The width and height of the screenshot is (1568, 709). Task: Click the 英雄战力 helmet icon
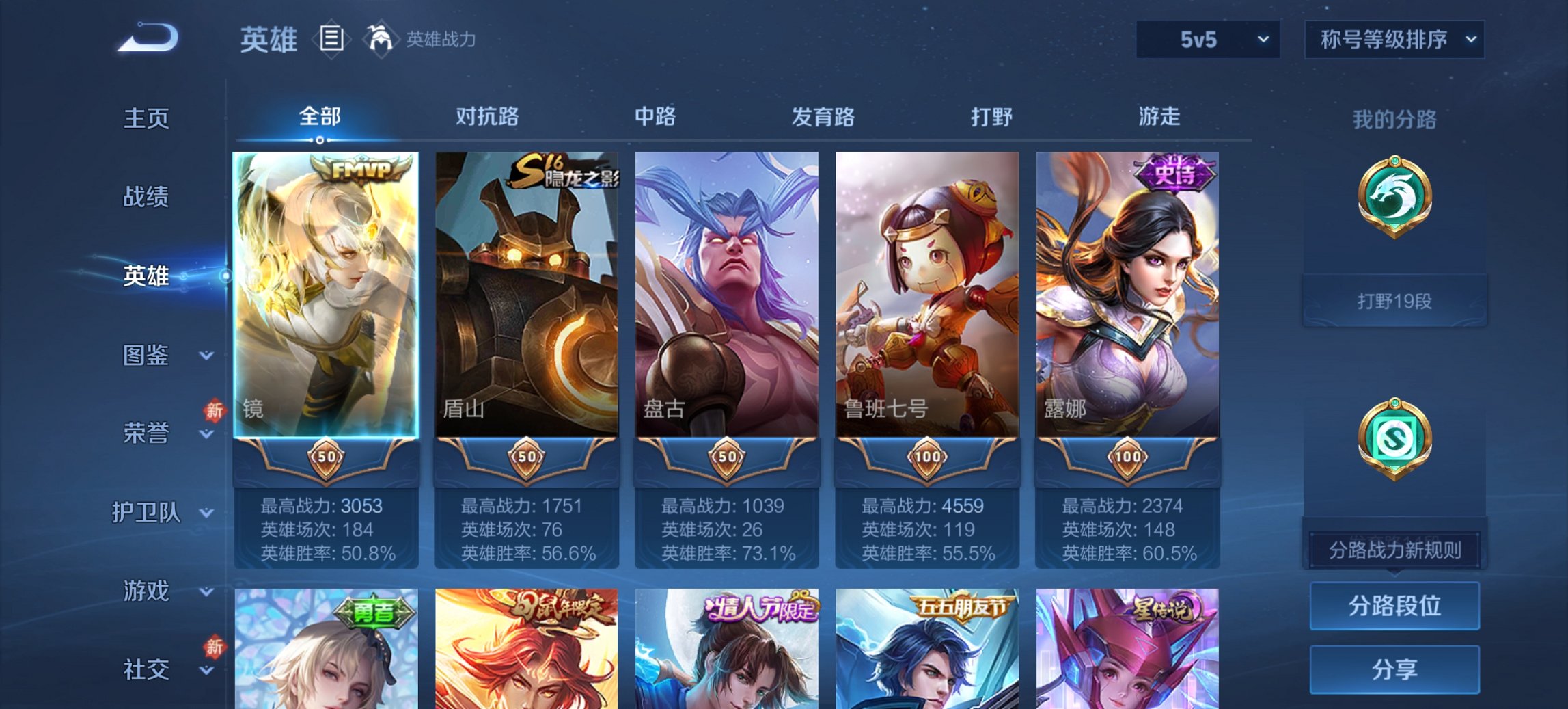click(381, 40)
